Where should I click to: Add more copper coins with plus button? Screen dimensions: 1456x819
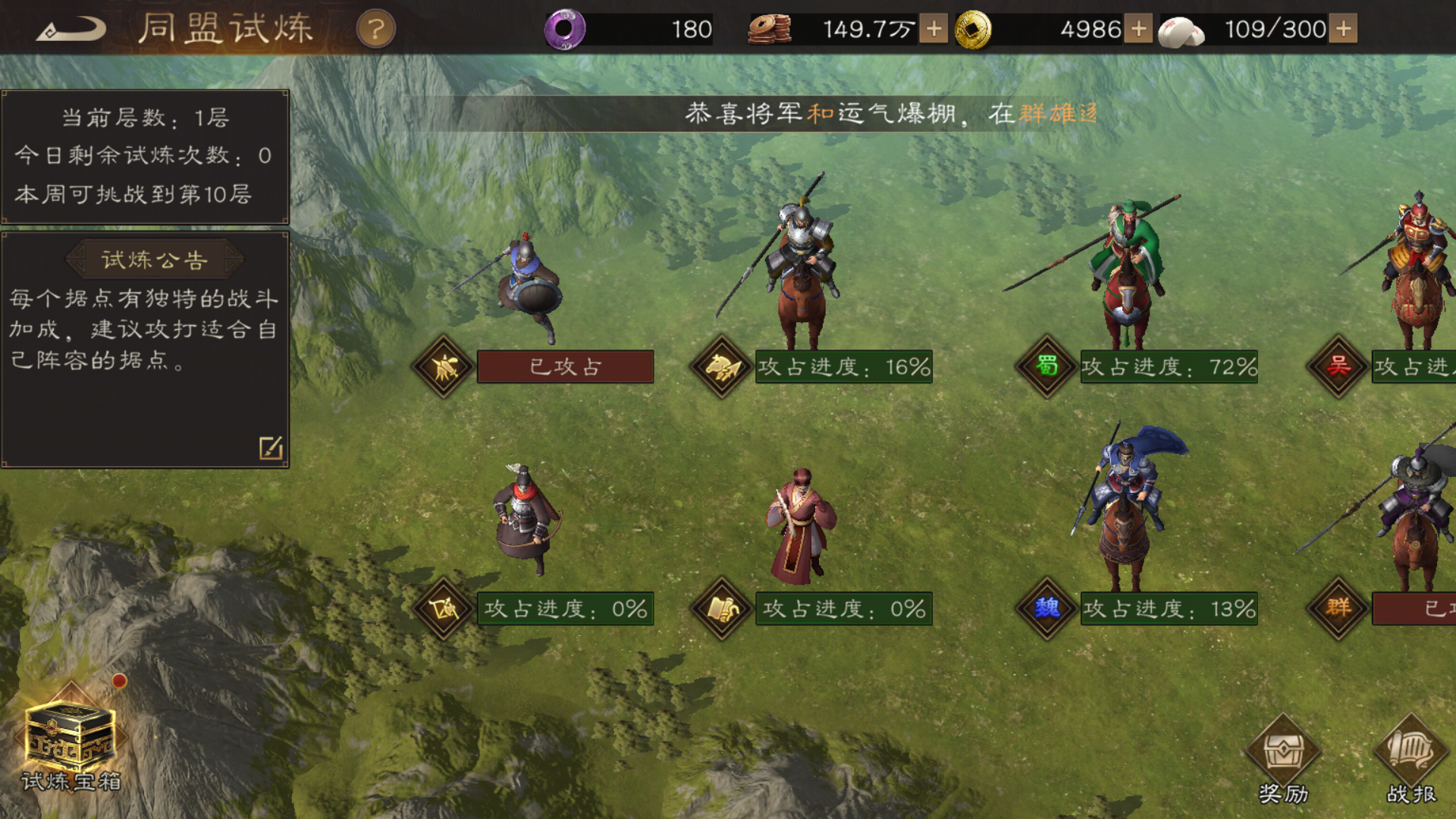[934, 30]
